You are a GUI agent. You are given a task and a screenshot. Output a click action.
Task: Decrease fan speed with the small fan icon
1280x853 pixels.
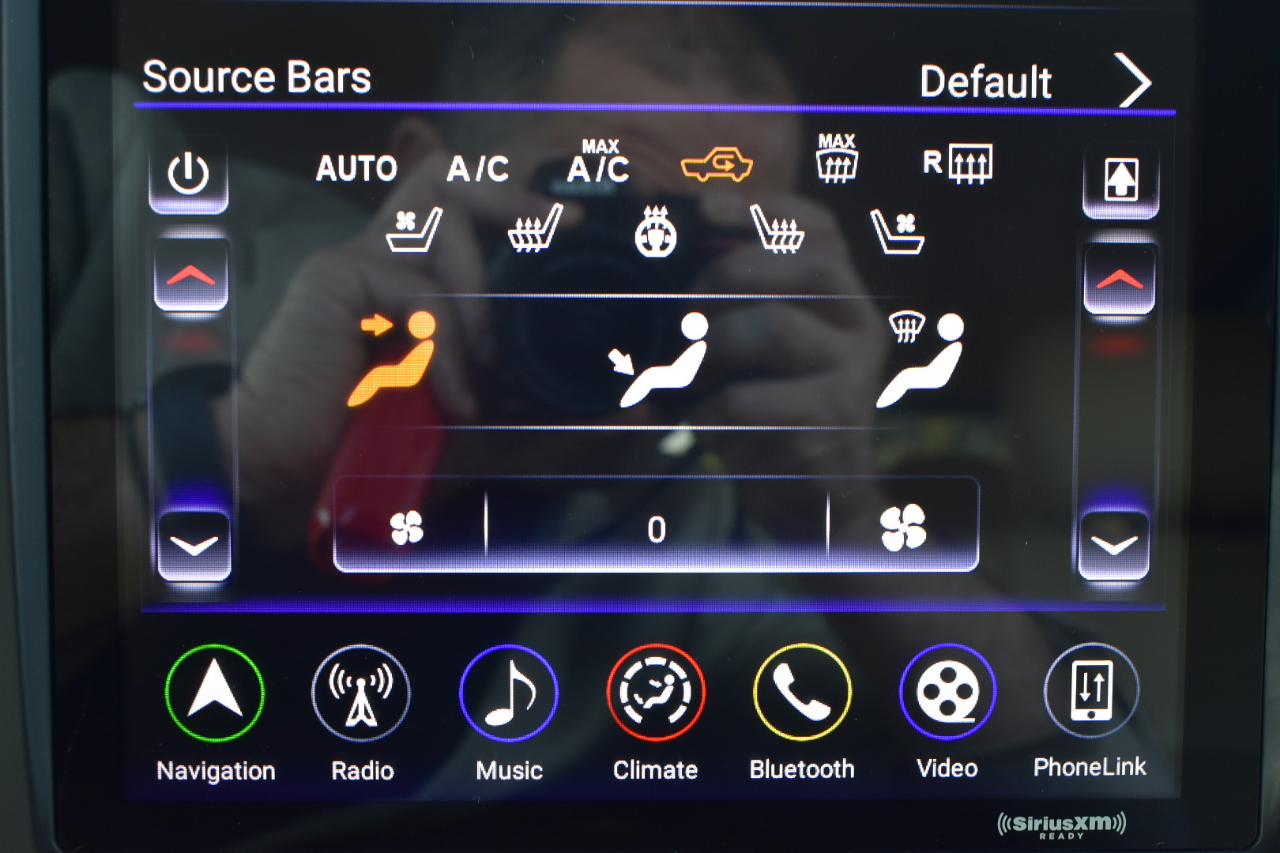[x=408, y=527]
